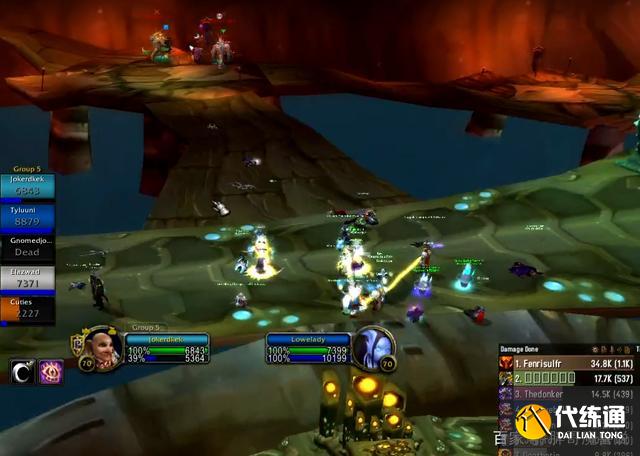The width and height of the screenshot is (640, 456).
Task: Select Thedonker's row in the damage meter
Action: click(x=565, y=394)
